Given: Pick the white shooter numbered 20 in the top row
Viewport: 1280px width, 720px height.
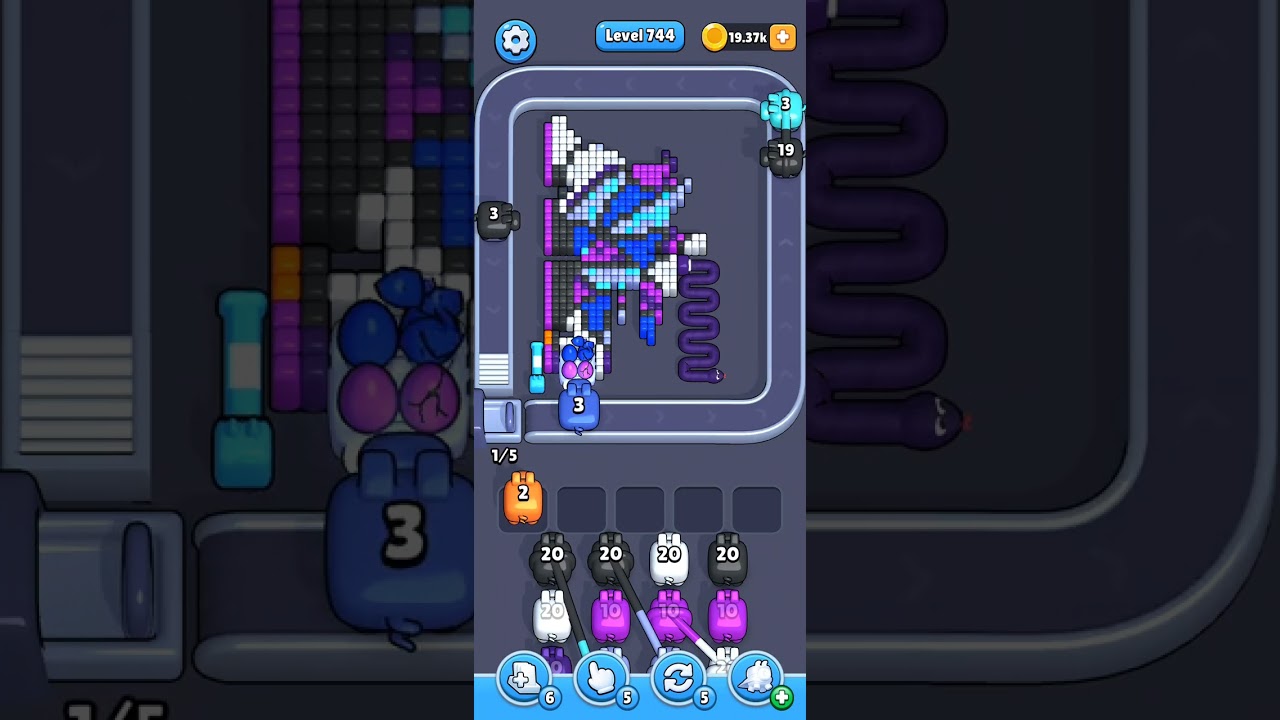Looking at the screenshot, I should tap(669, 560).
